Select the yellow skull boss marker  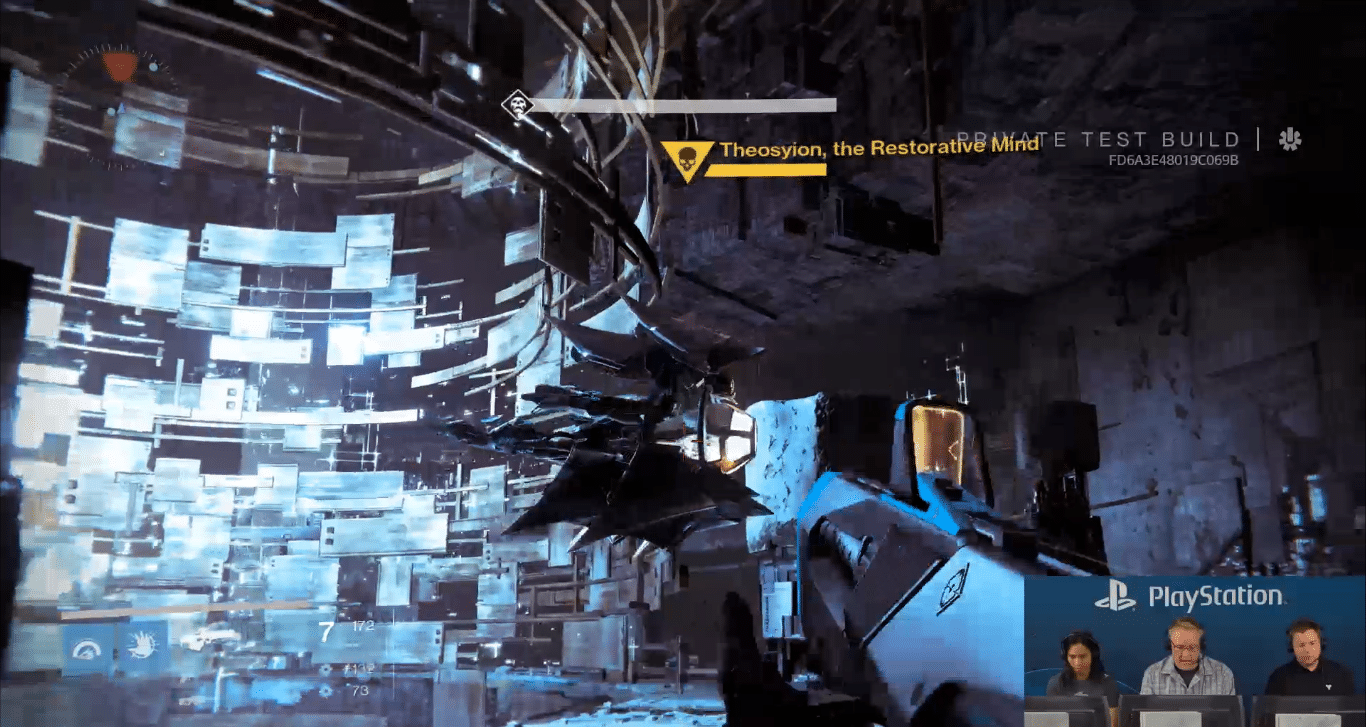(x=687, y=159)
